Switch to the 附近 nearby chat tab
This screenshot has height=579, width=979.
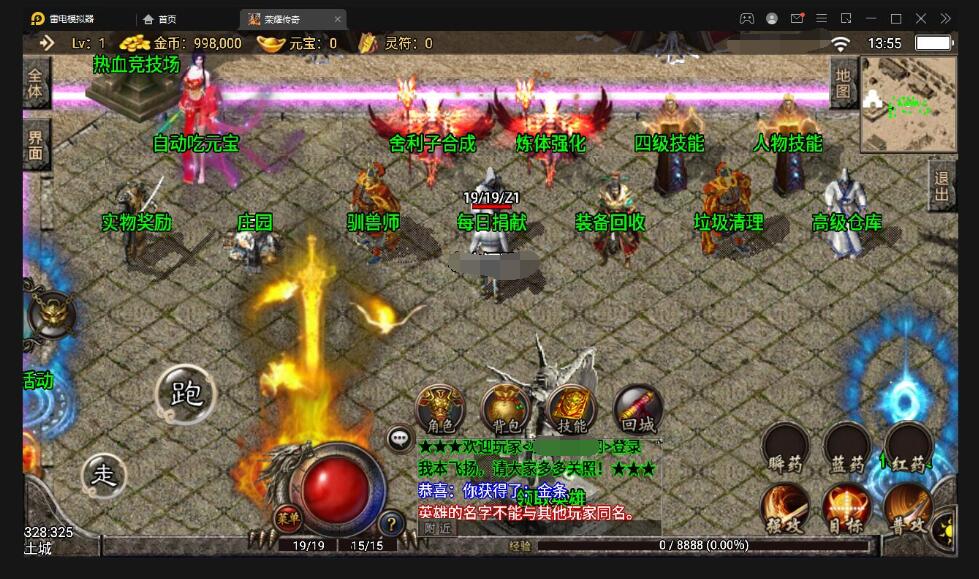(438, 527)
